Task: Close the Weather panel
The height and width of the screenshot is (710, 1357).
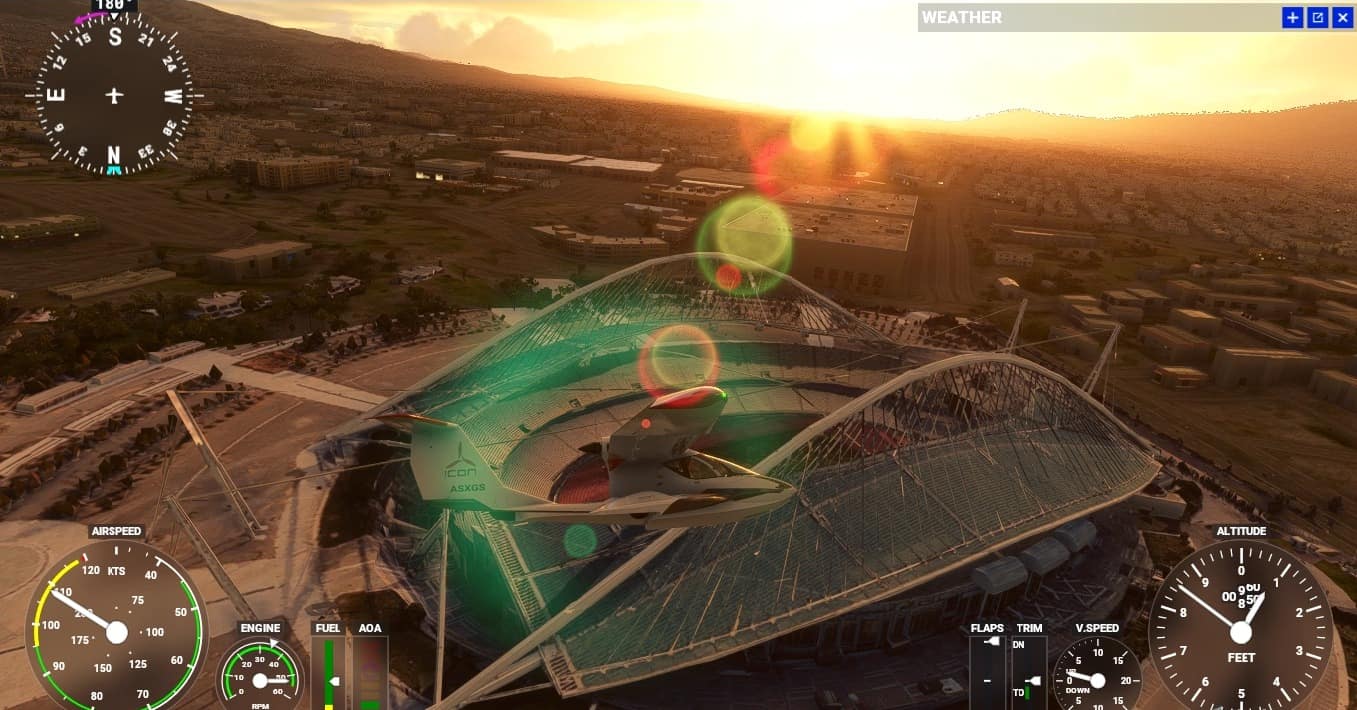Action: [x=1342, y=17]
